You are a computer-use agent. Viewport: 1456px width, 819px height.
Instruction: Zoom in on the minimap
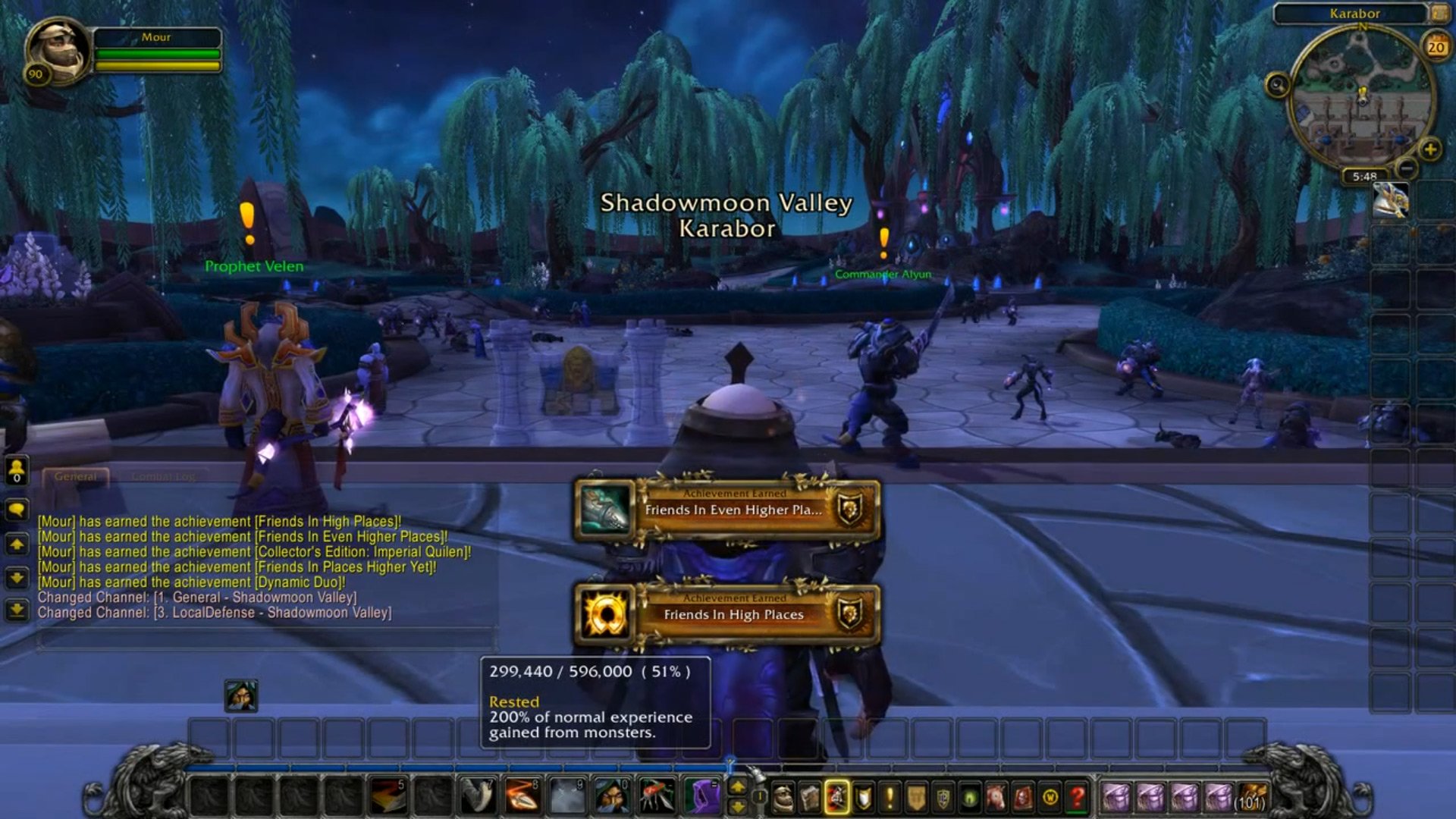(1430, 149)
